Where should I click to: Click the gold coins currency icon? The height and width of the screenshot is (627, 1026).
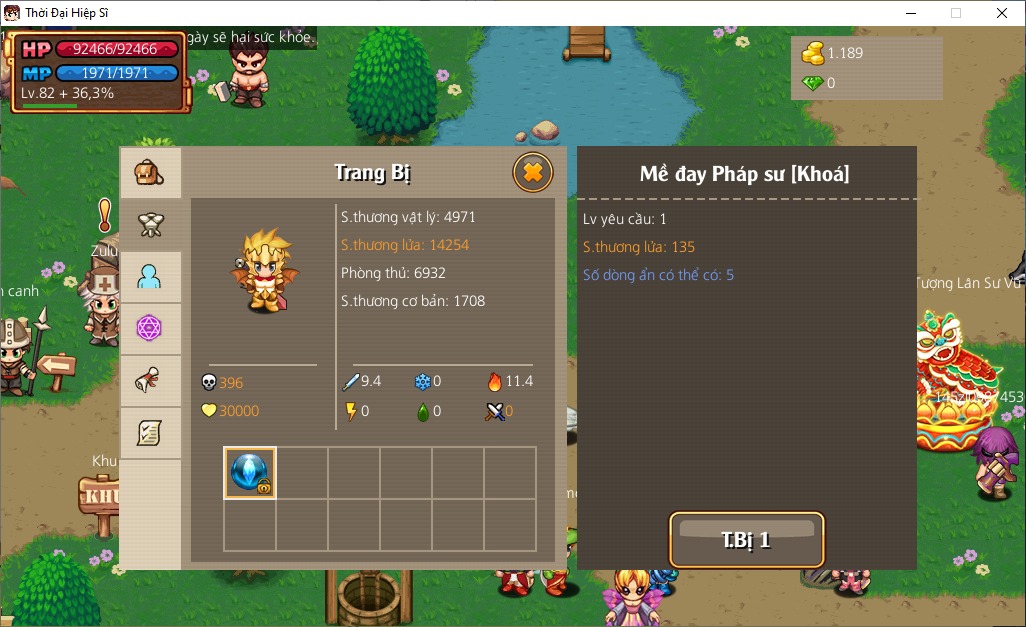pyautogui.click(x=813, y=53)
